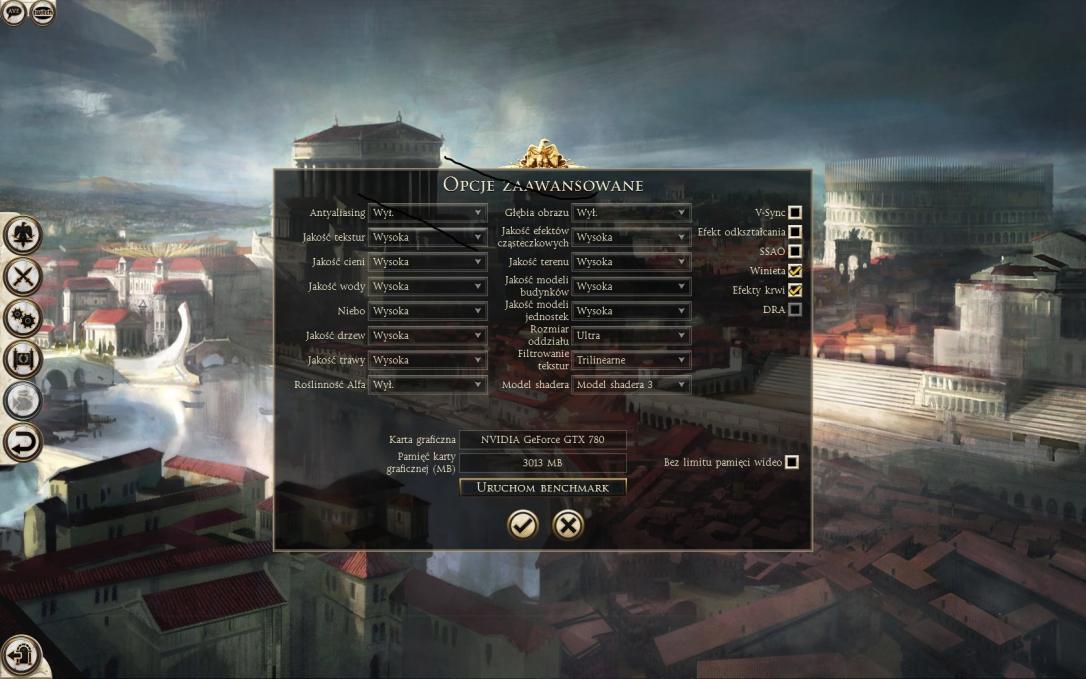Cancel changes with the round X button
The width and height of the screenshot is (1086, 679).
click(x=568, y=524)
